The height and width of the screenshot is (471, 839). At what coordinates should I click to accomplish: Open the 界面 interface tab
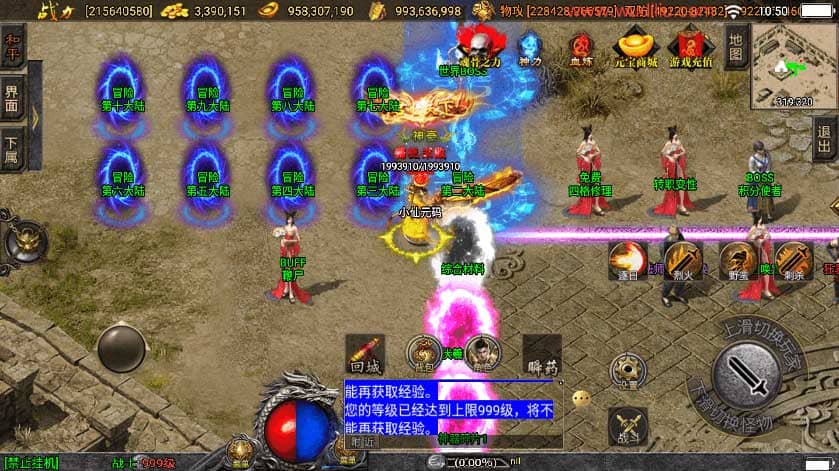tap(12, 99)
